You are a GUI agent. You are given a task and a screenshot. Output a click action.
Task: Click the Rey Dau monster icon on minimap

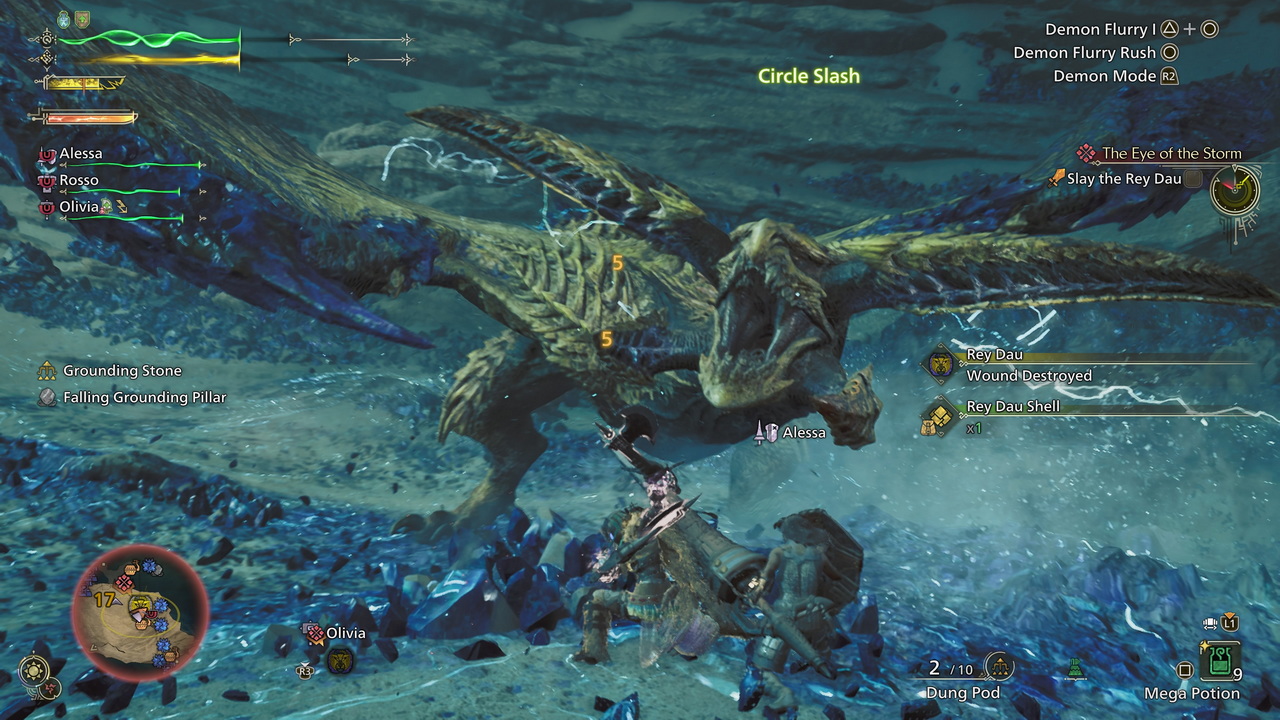[141, 603]
